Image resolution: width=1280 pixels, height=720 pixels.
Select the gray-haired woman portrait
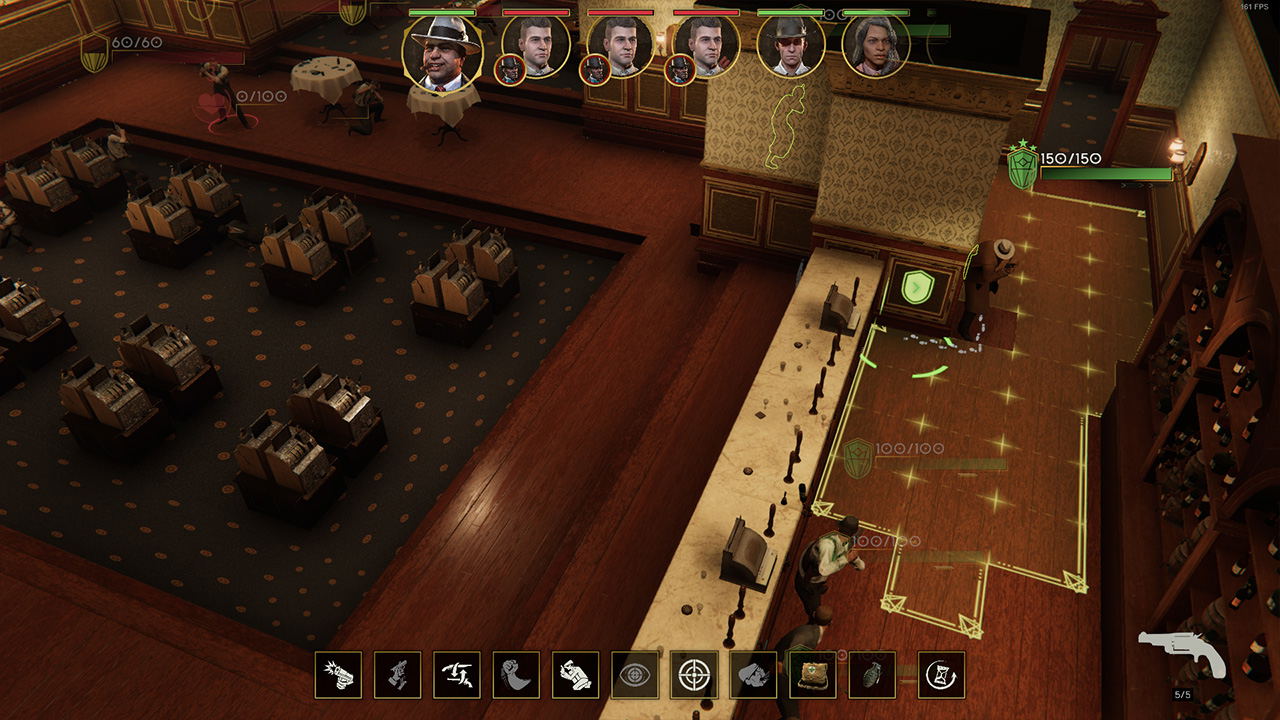coord(876,46)
